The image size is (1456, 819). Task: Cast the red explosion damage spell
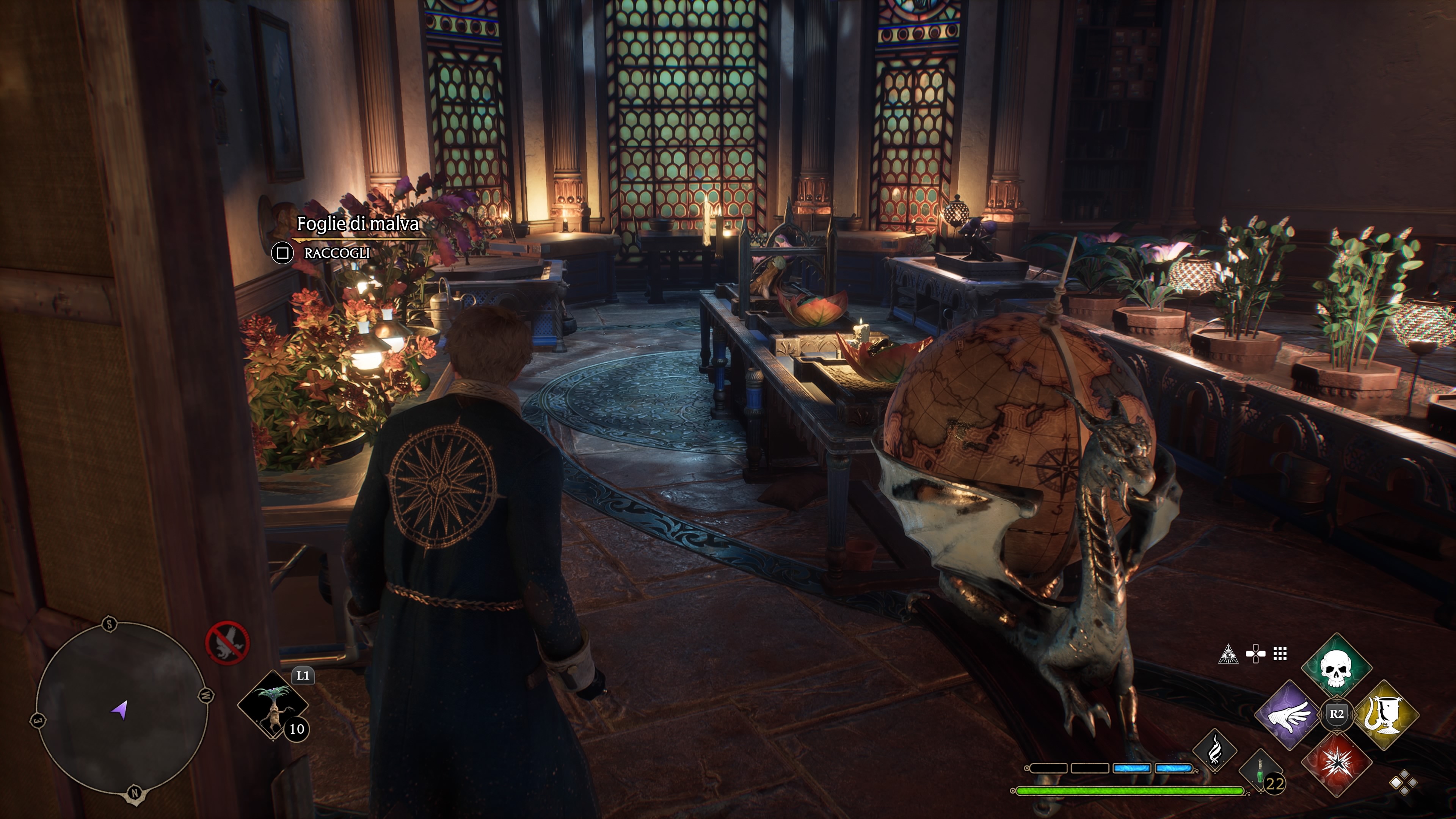[x=1336, y=763]
